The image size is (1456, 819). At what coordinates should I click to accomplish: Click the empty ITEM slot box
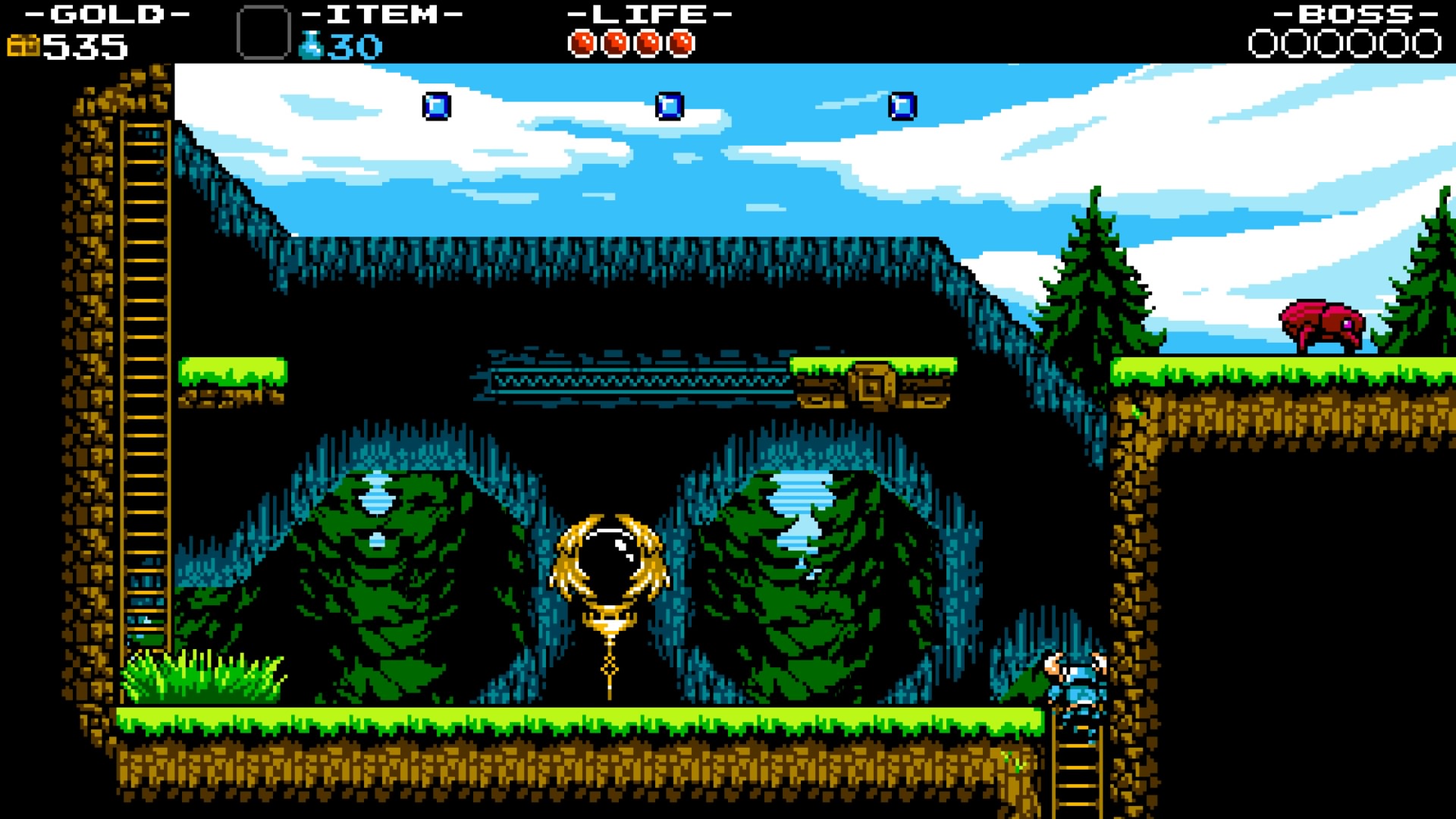tap(265, 30)
